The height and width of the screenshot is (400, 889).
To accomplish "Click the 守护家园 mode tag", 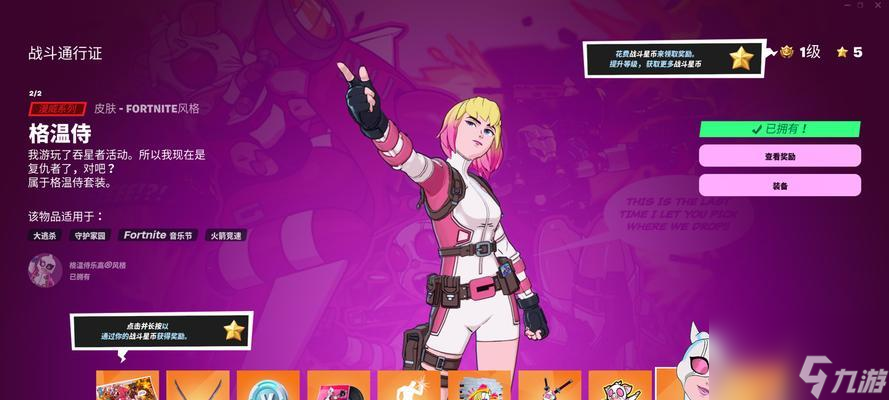I will click(x=90, y=236).
